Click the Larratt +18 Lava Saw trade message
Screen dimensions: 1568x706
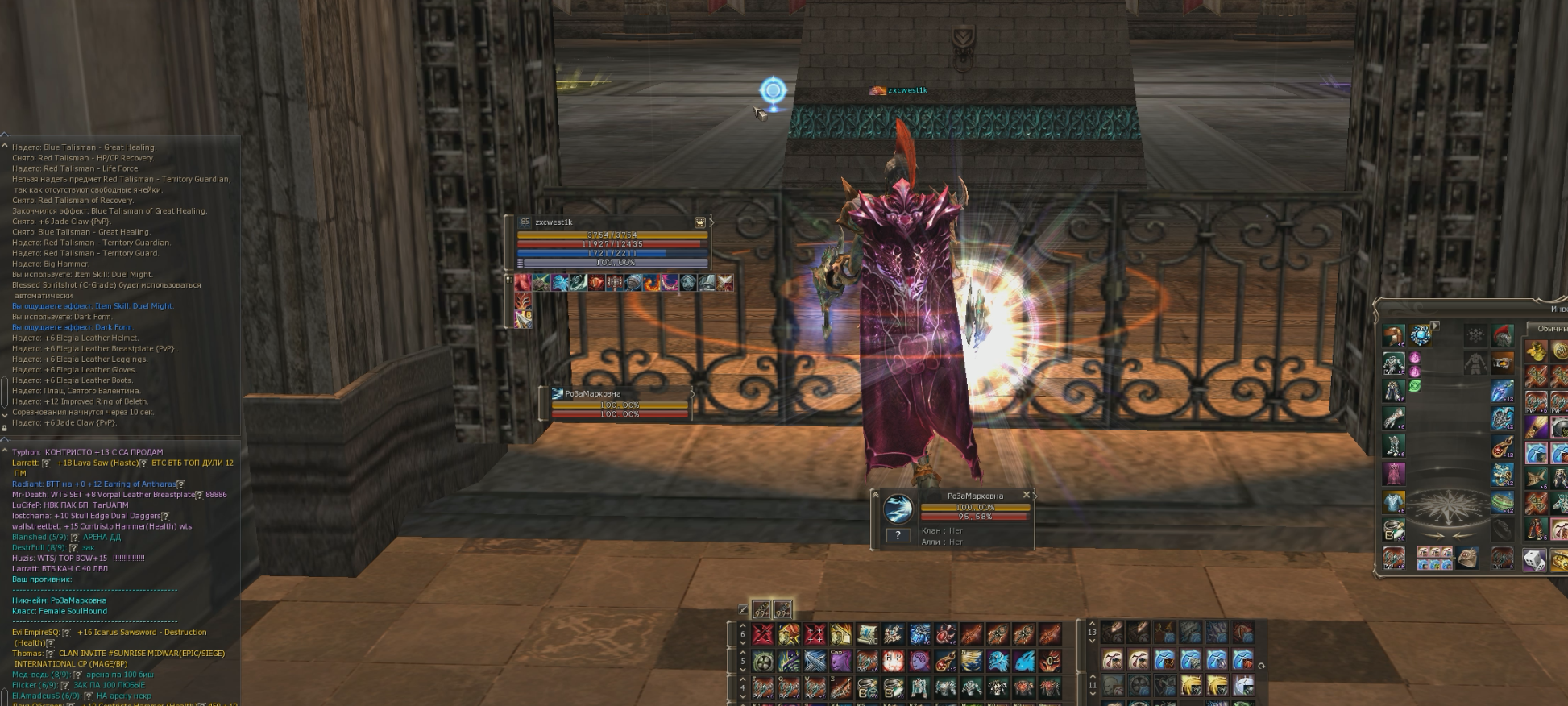click(x=122, y=463)
